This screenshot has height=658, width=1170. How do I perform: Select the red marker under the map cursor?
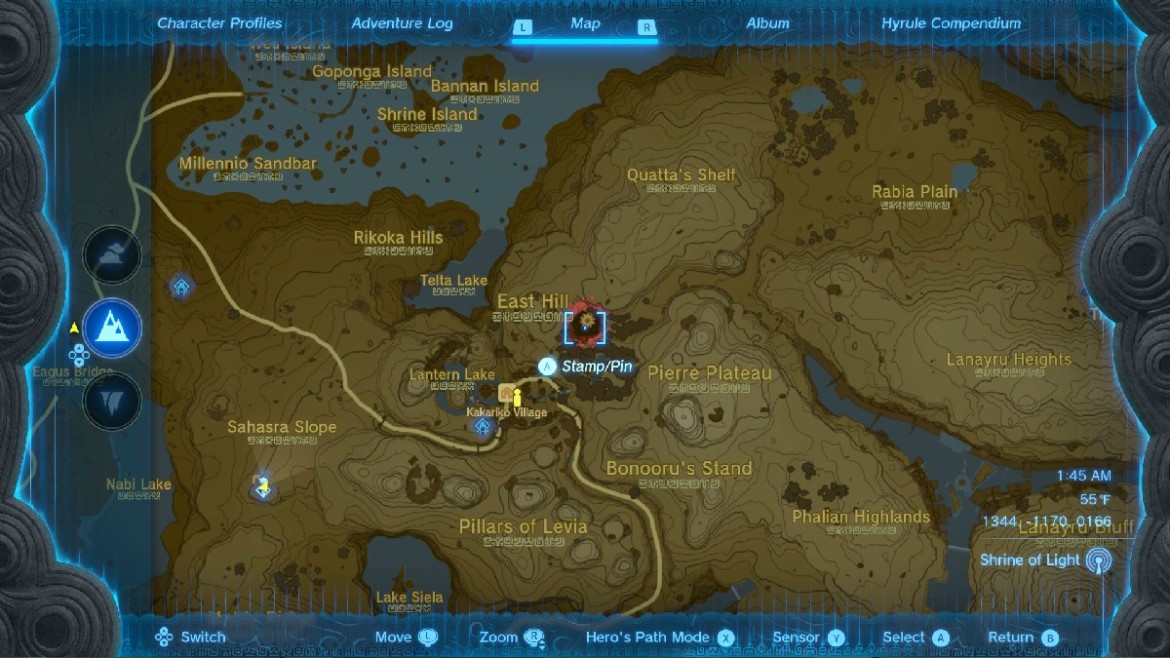pyautogui.click(x=584, y=323)
